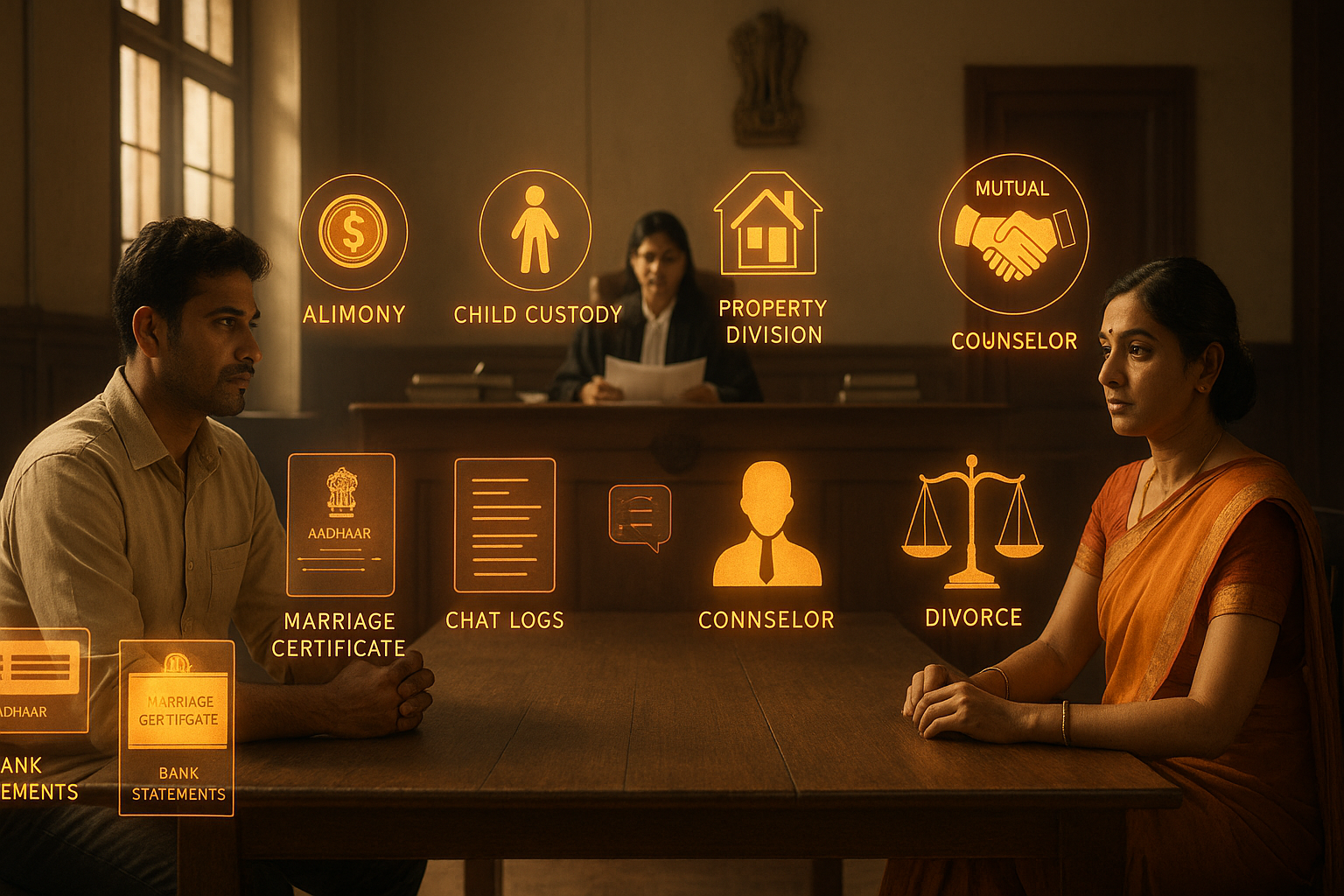Select the Aadhaar emblem document card

pyautogui.click(x=340, y=525)
